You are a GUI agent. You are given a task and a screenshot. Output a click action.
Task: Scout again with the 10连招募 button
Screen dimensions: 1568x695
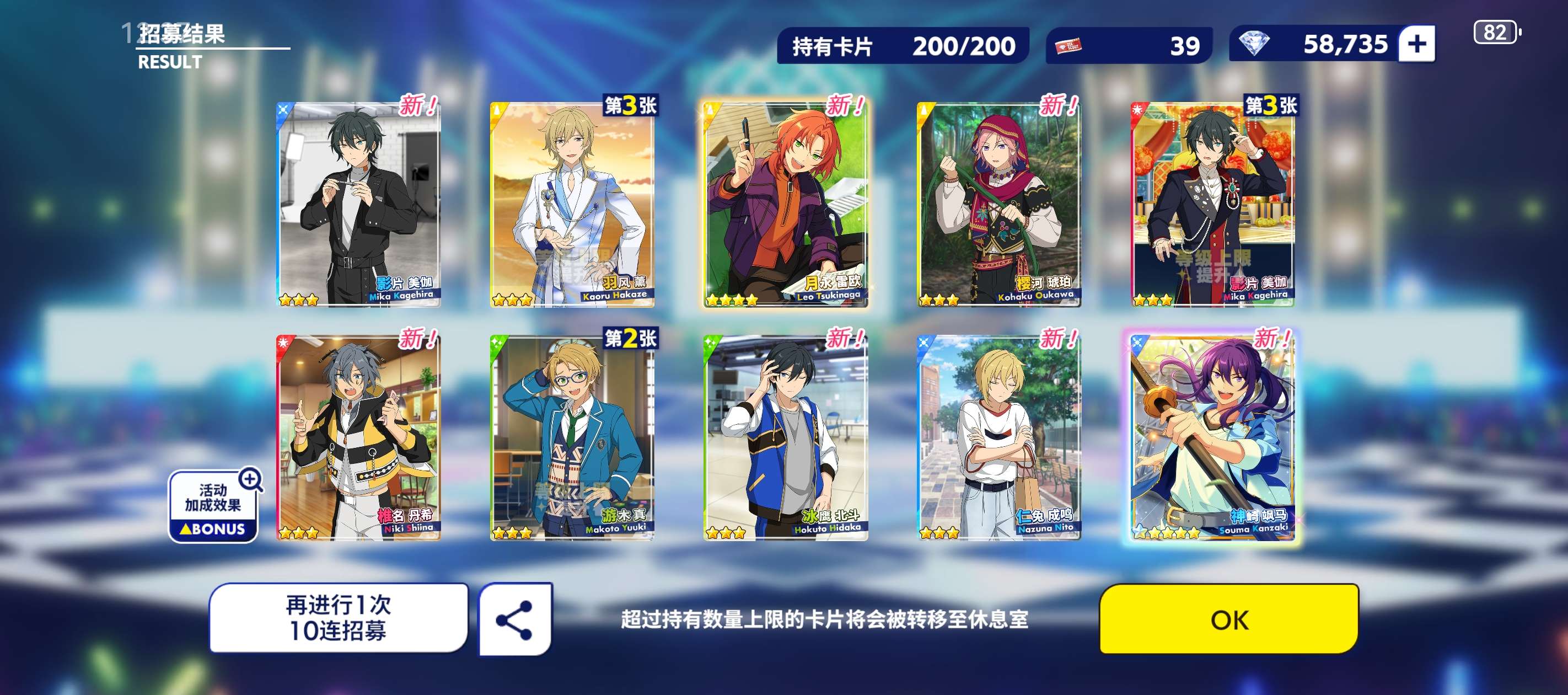pyautogui.click(x=339, y=618)
